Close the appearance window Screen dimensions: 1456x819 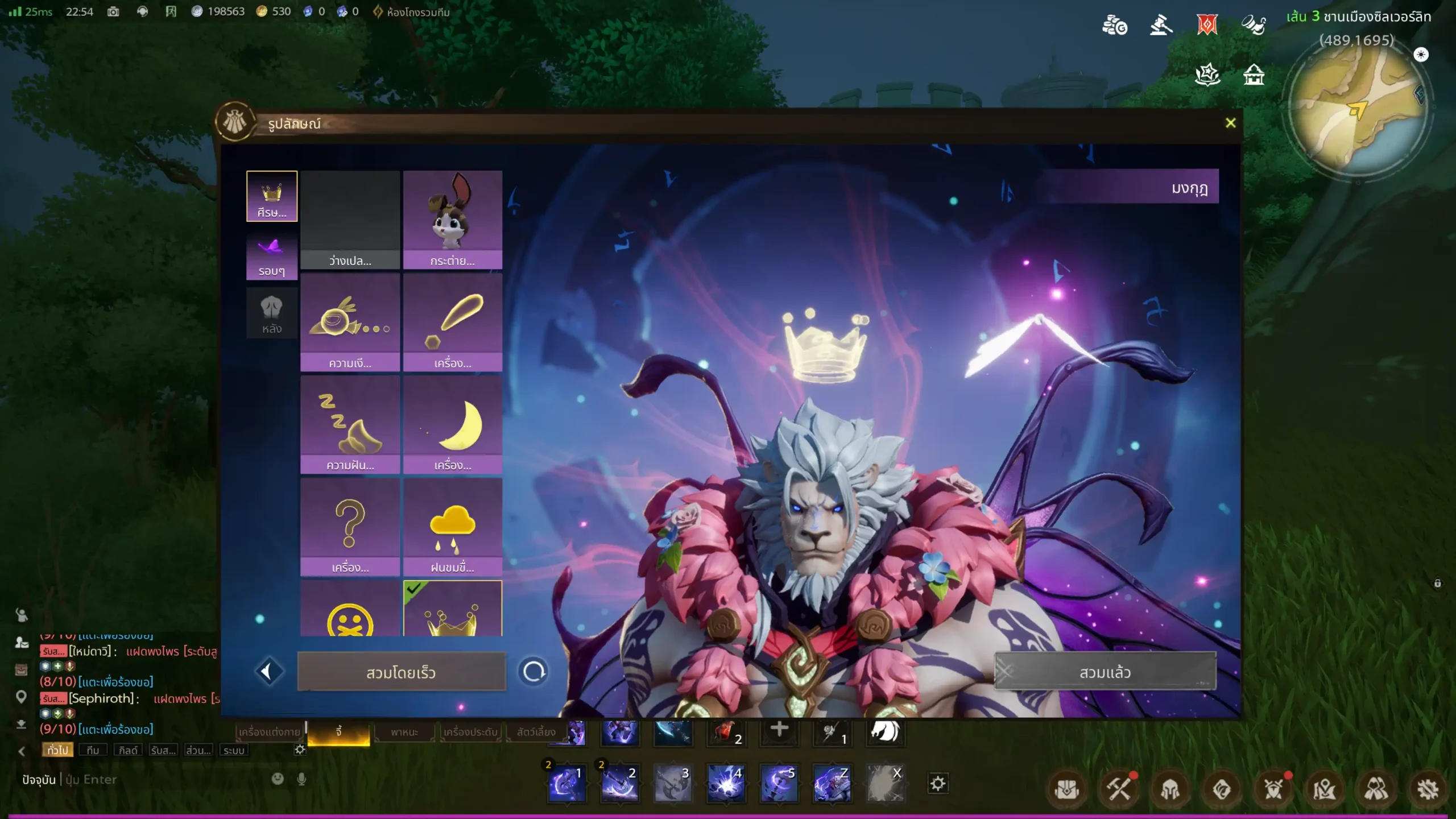pyautogui.click(x=1230, y=123)
